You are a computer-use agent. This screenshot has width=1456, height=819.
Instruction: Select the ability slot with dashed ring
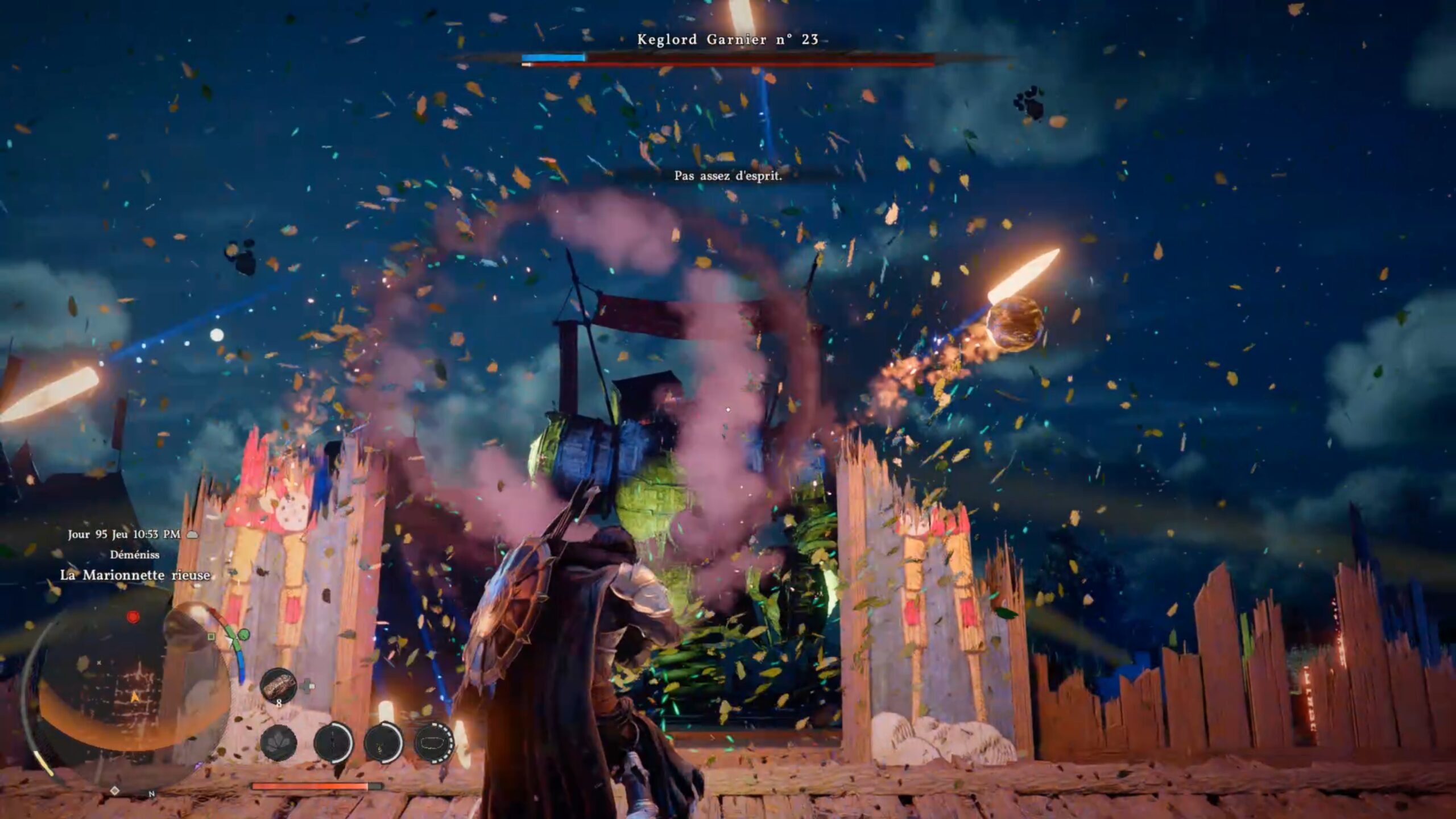pyautogui.click(x=433, y=743)
